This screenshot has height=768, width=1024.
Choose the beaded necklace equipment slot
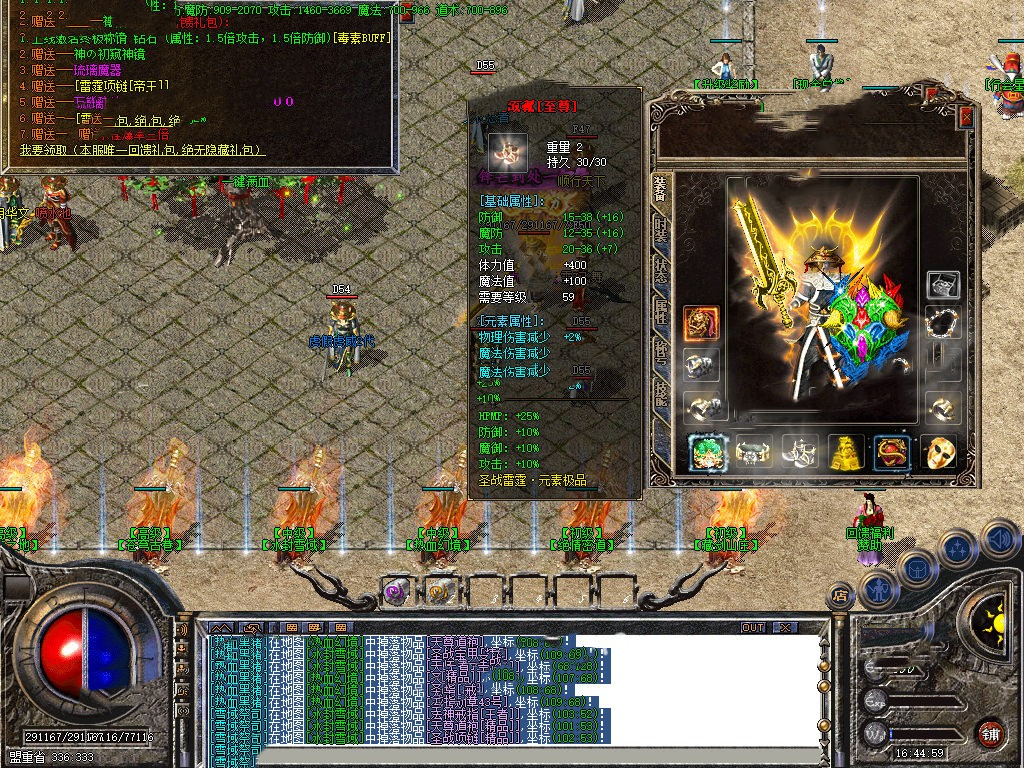[x=943, y=322]
